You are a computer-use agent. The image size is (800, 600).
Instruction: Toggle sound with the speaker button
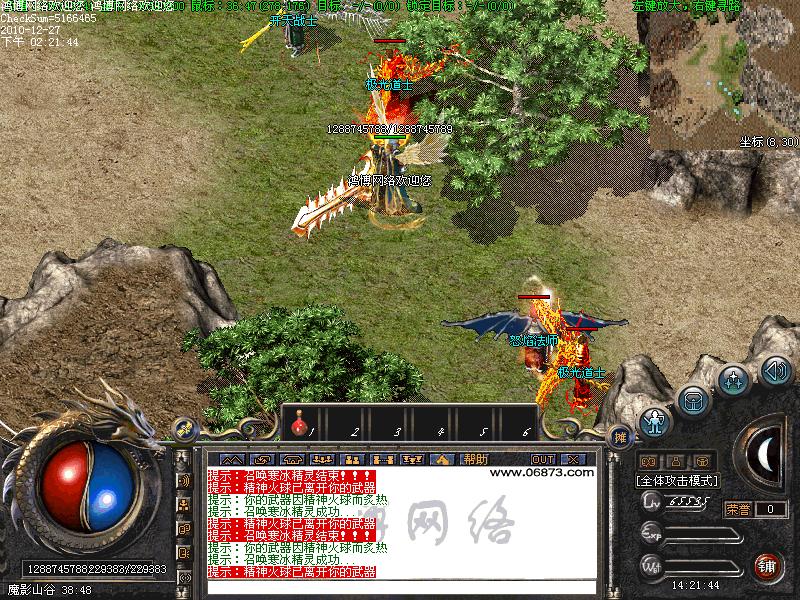click(x=776, y=371)
